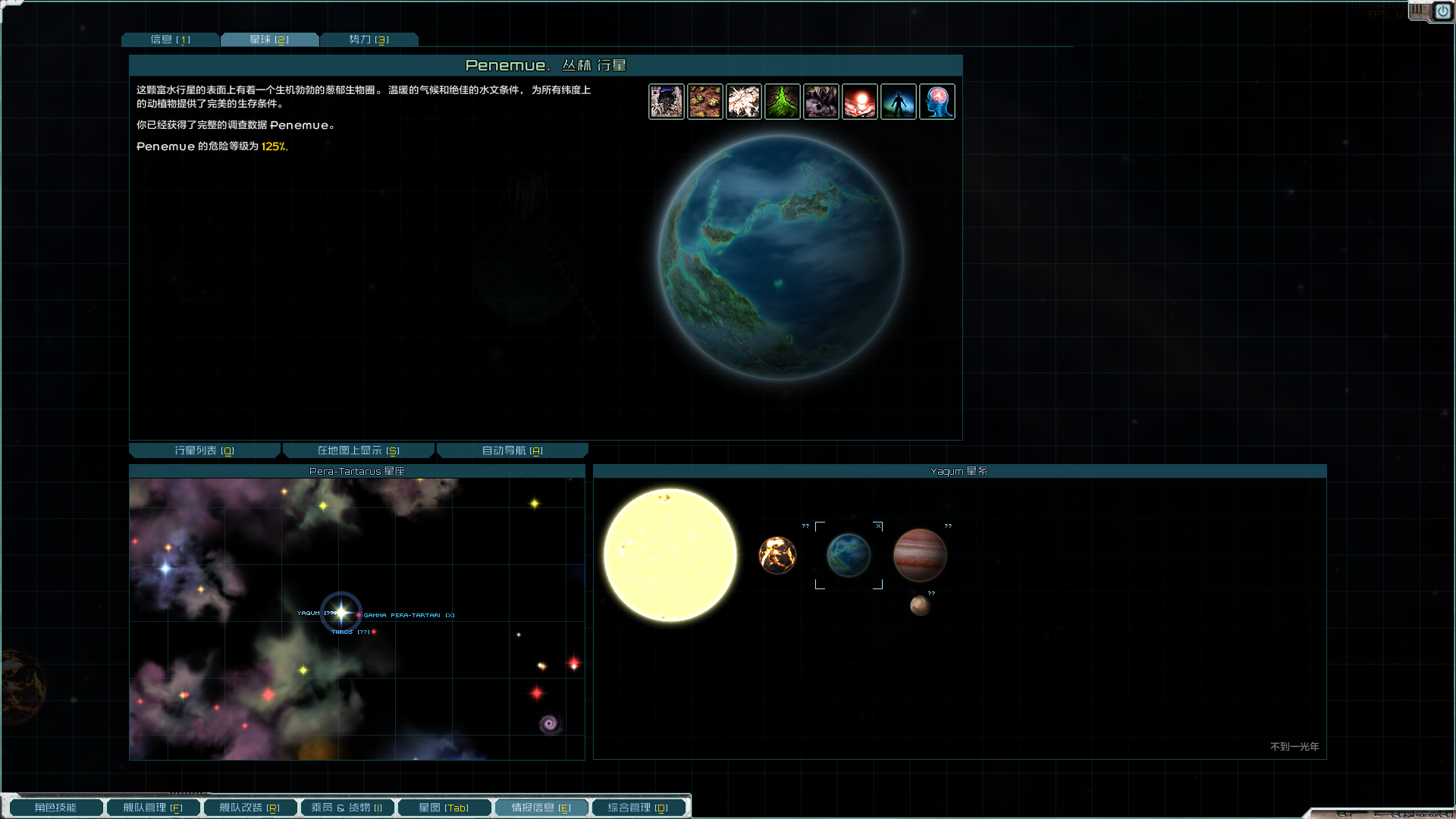
Task: Select the 情报信息 intel button
Action: [x=541, y=808]
